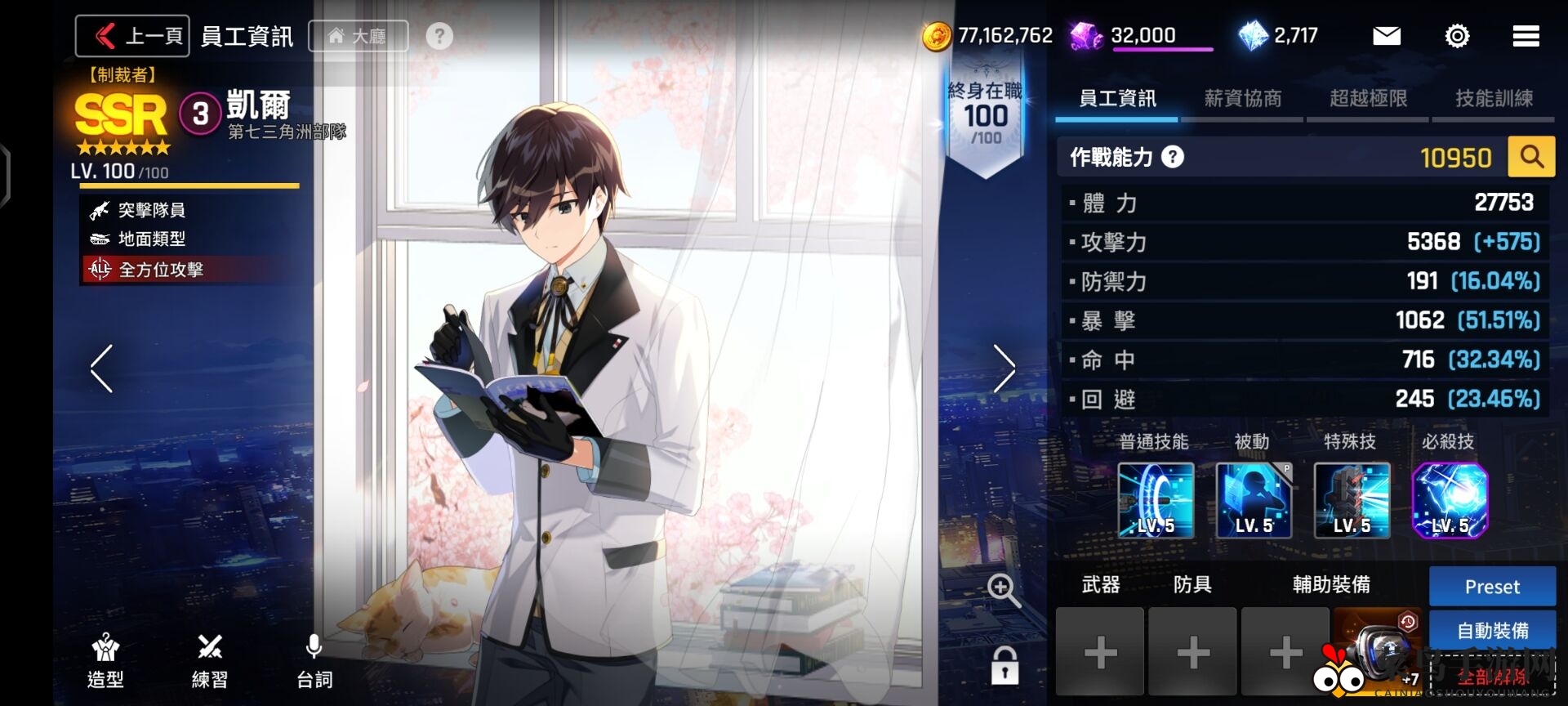This screenshot has height=706, width=1568.
Task: Select the 員工資訊 tab
Action: [1117, 99]
